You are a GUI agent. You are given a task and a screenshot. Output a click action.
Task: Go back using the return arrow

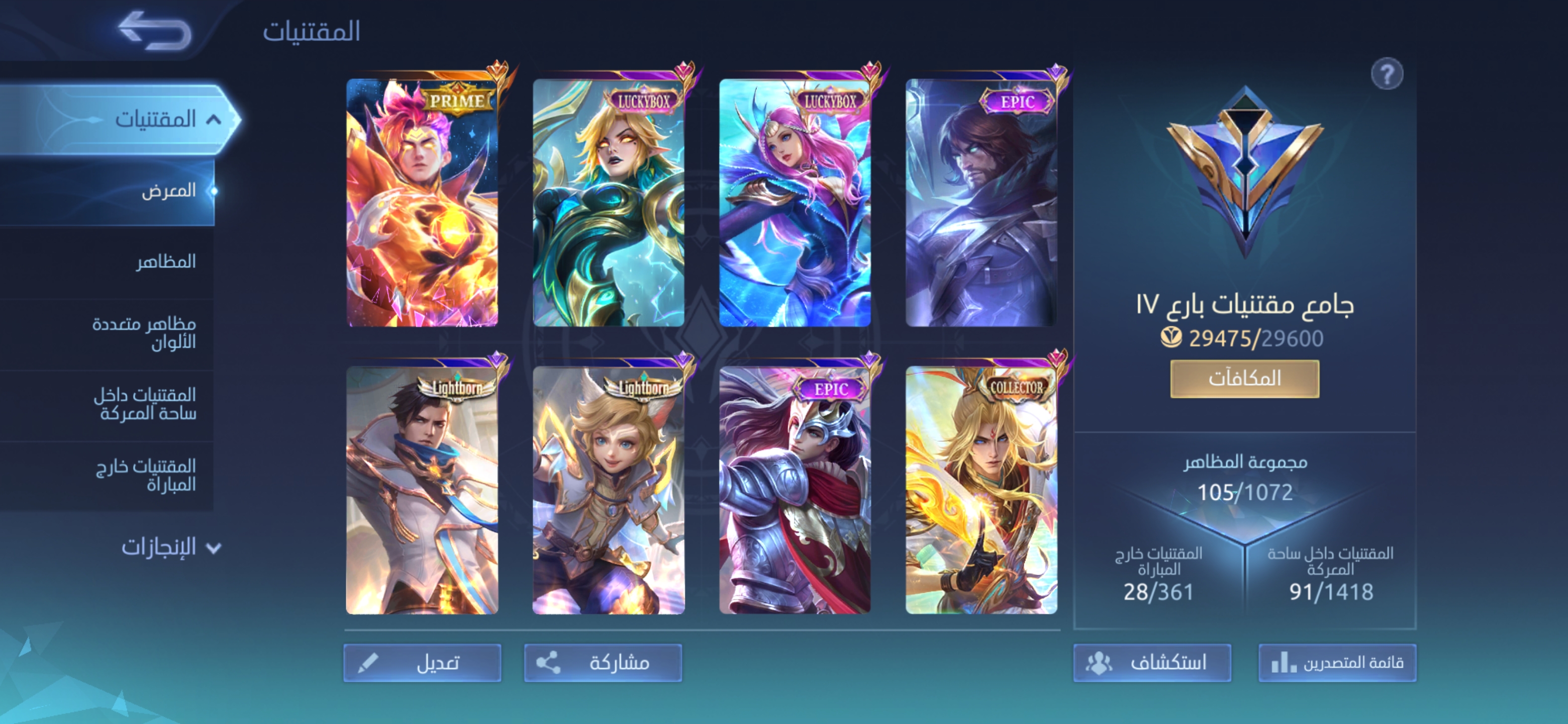(x=155, y=31)
